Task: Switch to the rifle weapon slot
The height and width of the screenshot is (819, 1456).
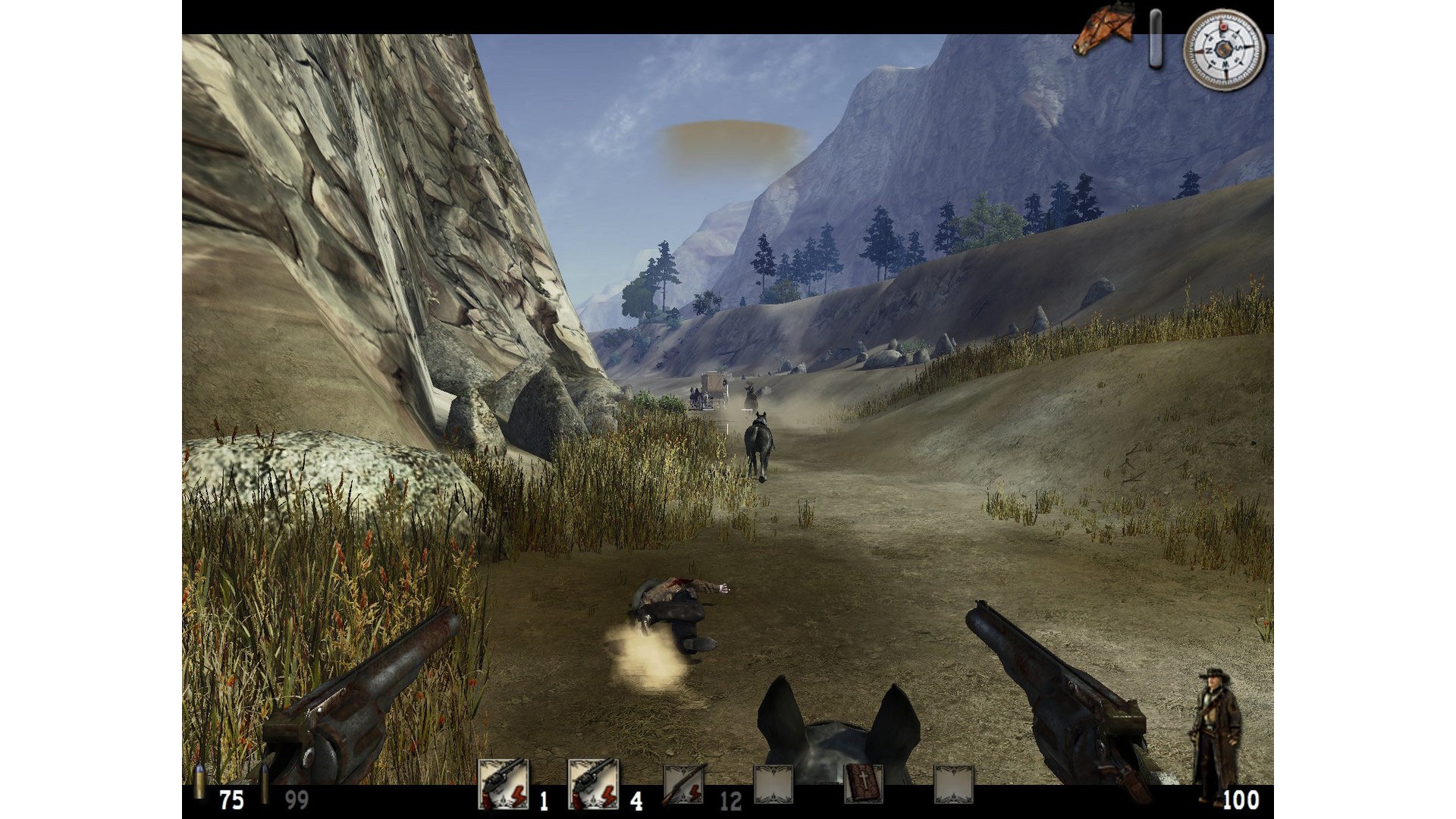Action: (685, 784)
